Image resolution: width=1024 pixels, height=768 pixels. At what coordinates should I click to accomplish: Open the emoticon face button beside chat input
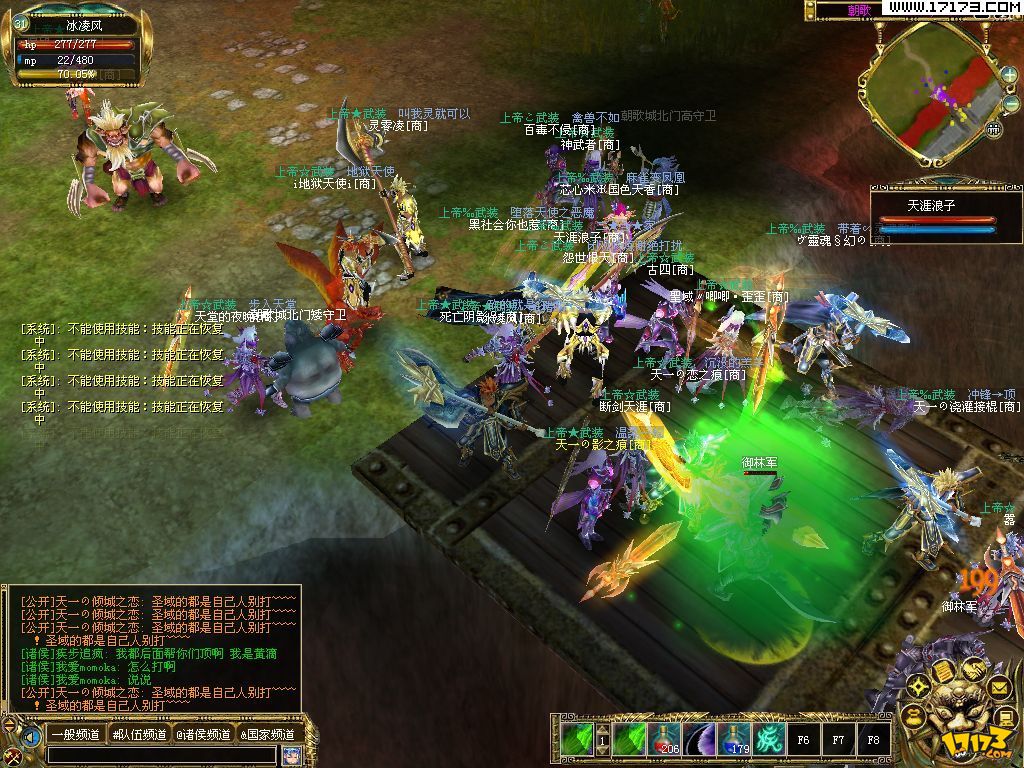[x=292, y=755]
